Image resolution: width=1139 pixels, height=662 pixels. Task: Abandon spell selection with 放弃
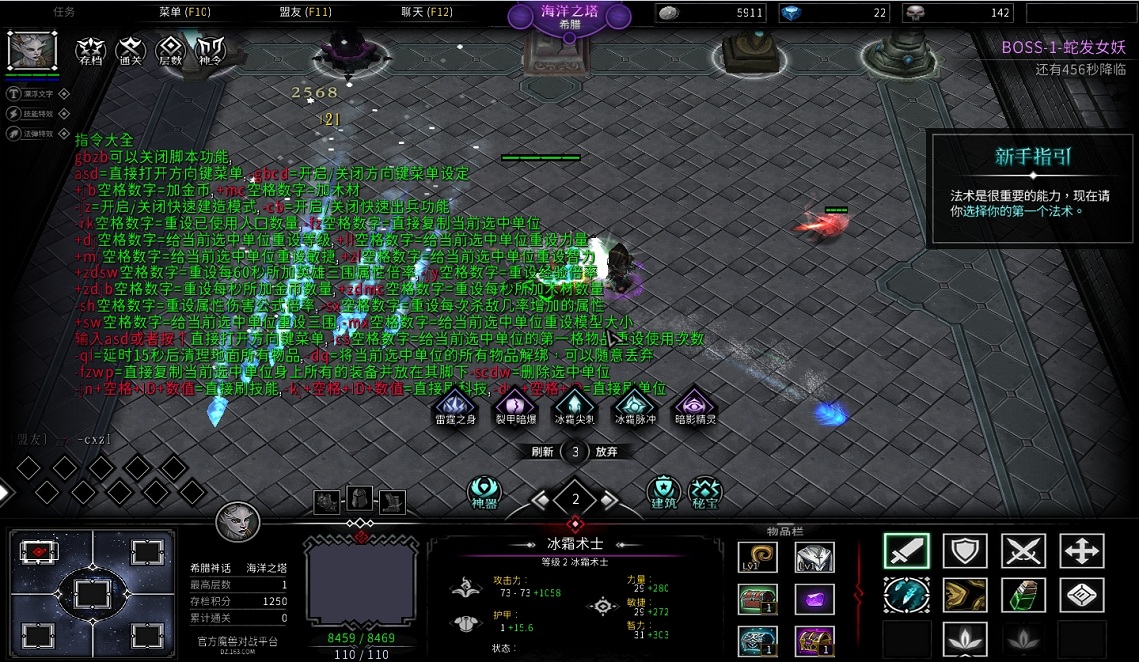pyautogui.click(x=606, y=452)
